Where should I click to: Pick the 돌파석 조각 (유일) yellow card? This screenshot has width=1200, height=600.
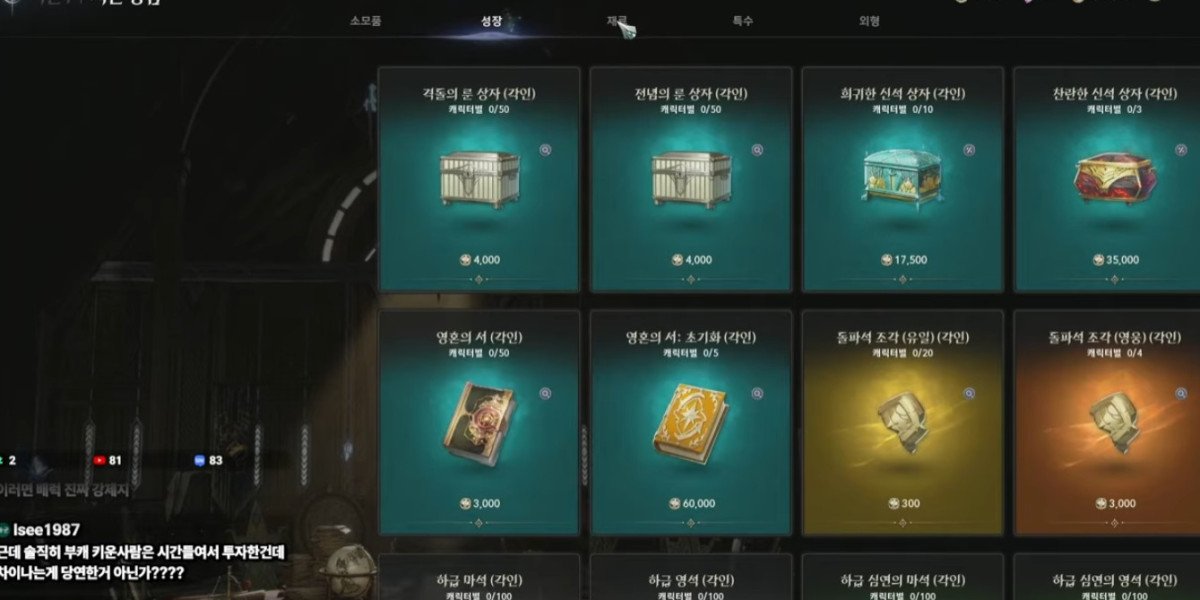(x=903, y=422)
